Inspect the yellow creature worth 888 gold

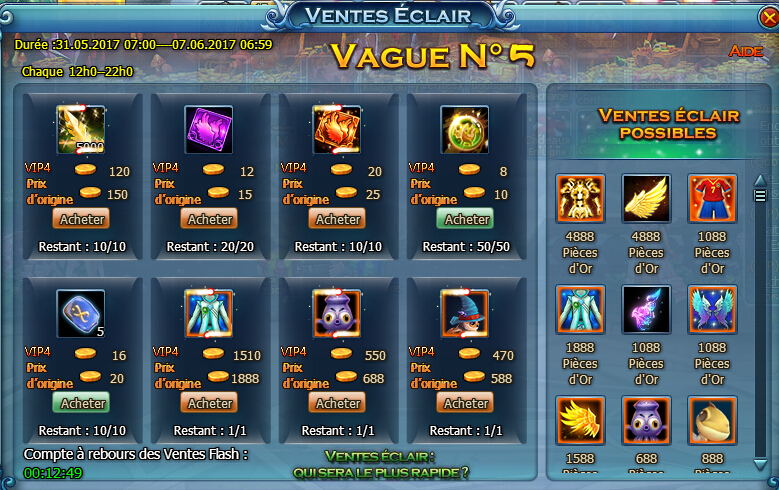tap(712, 420)
